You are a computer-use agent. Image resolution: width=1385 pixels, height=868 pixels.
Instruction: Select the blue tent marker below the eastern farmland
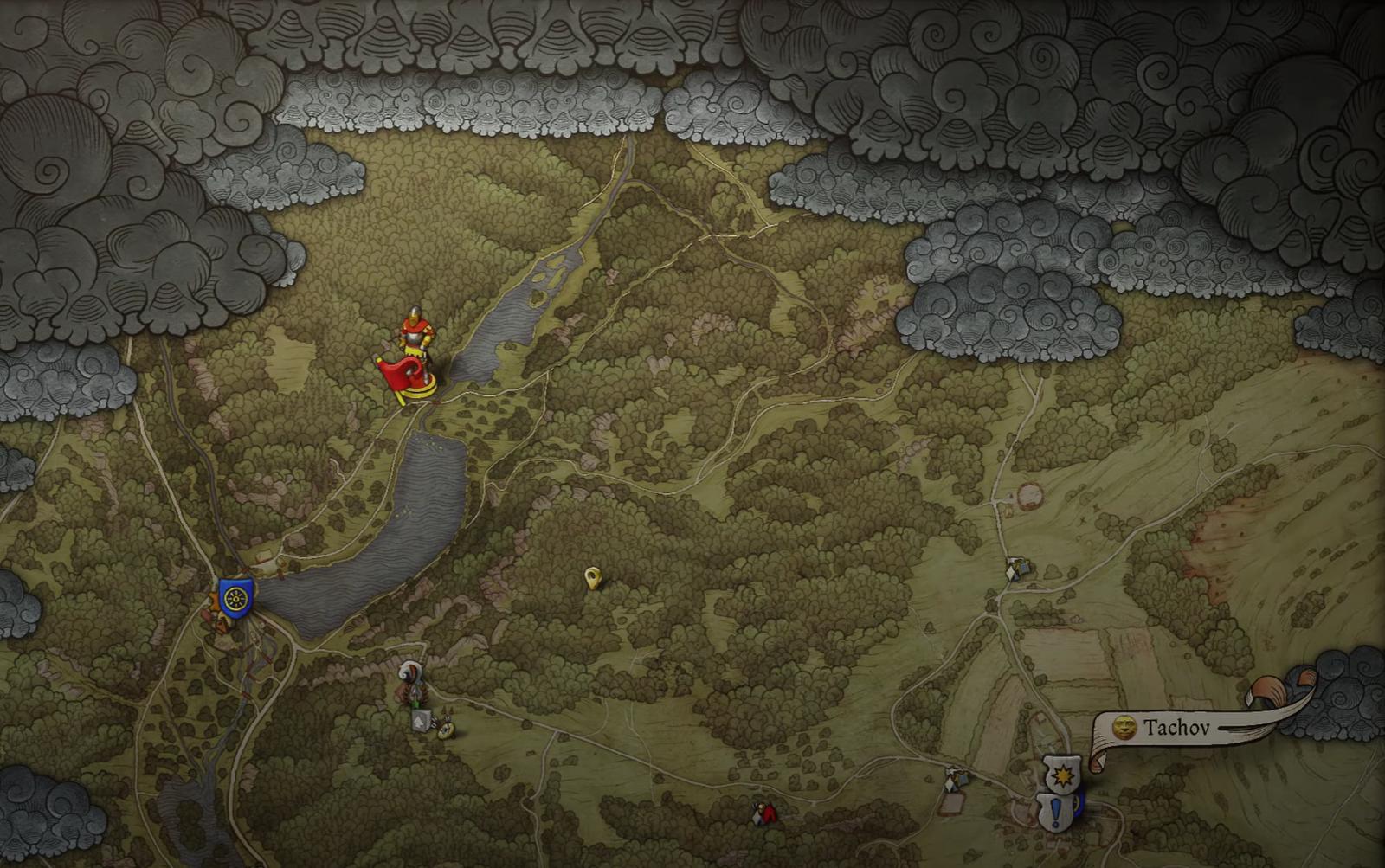click(963, 779)
